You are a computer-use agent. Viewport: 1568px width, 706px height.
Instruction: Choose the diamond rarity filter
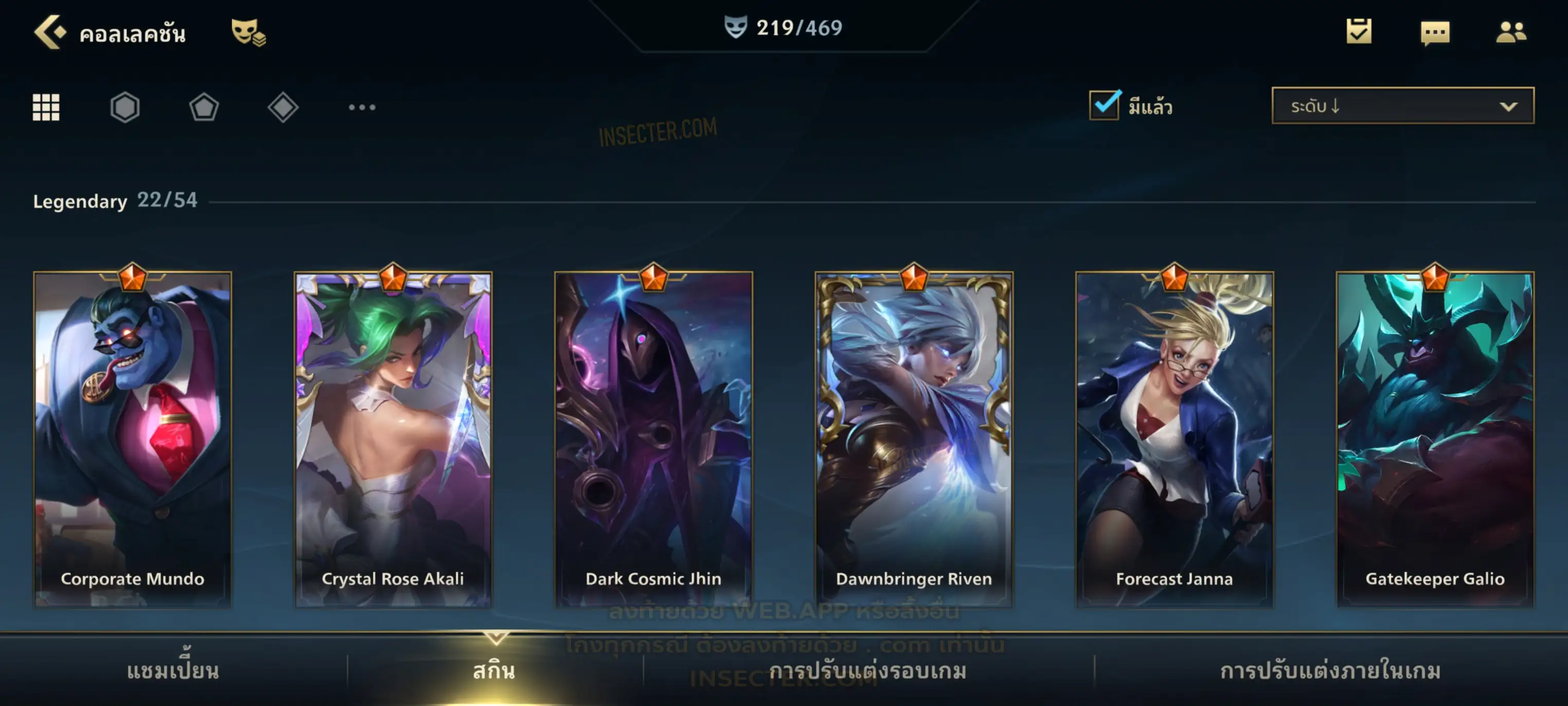283,107
